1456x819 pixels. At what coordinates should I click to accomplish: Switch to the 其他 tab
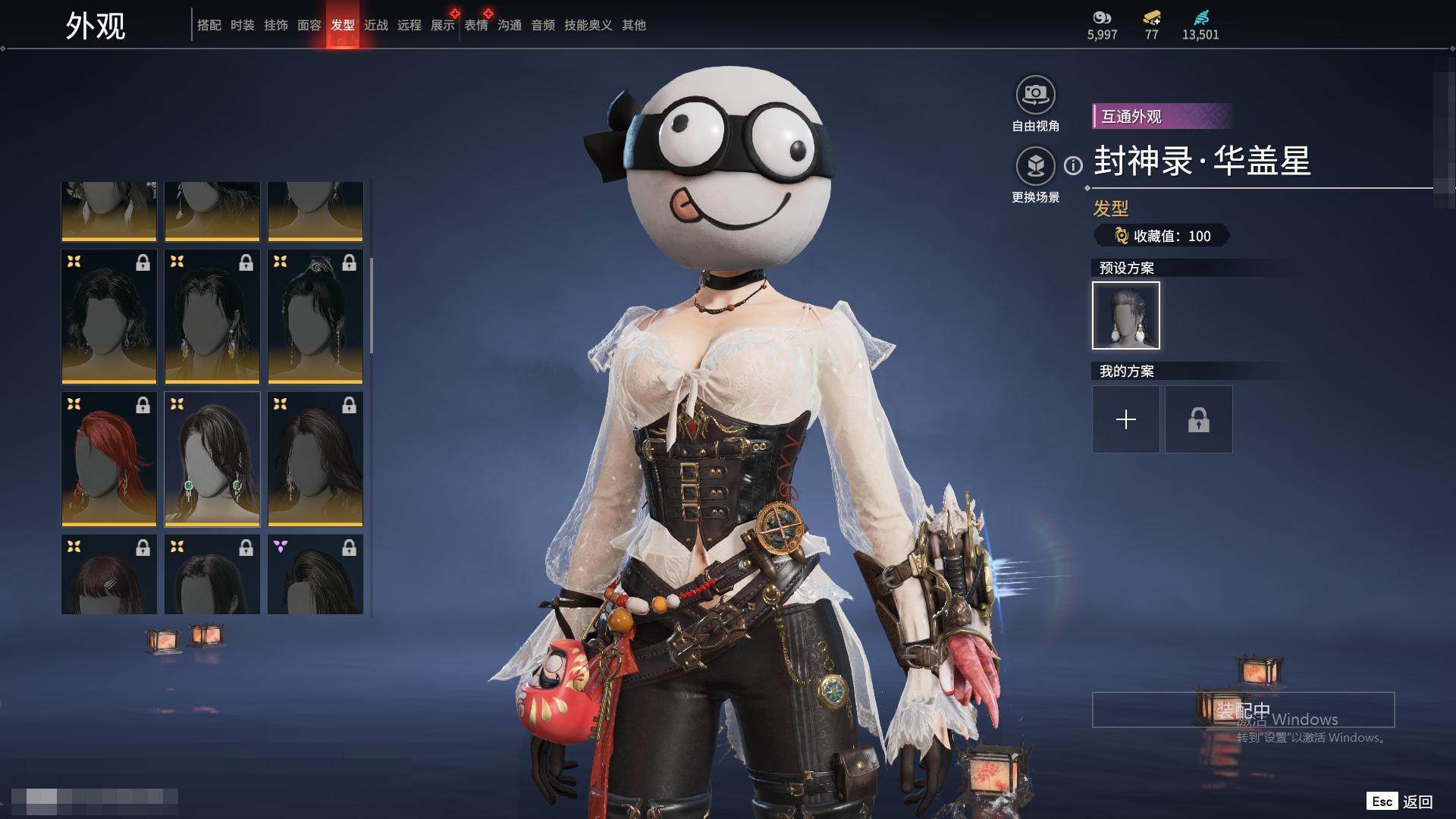click(x=633, y=25)
